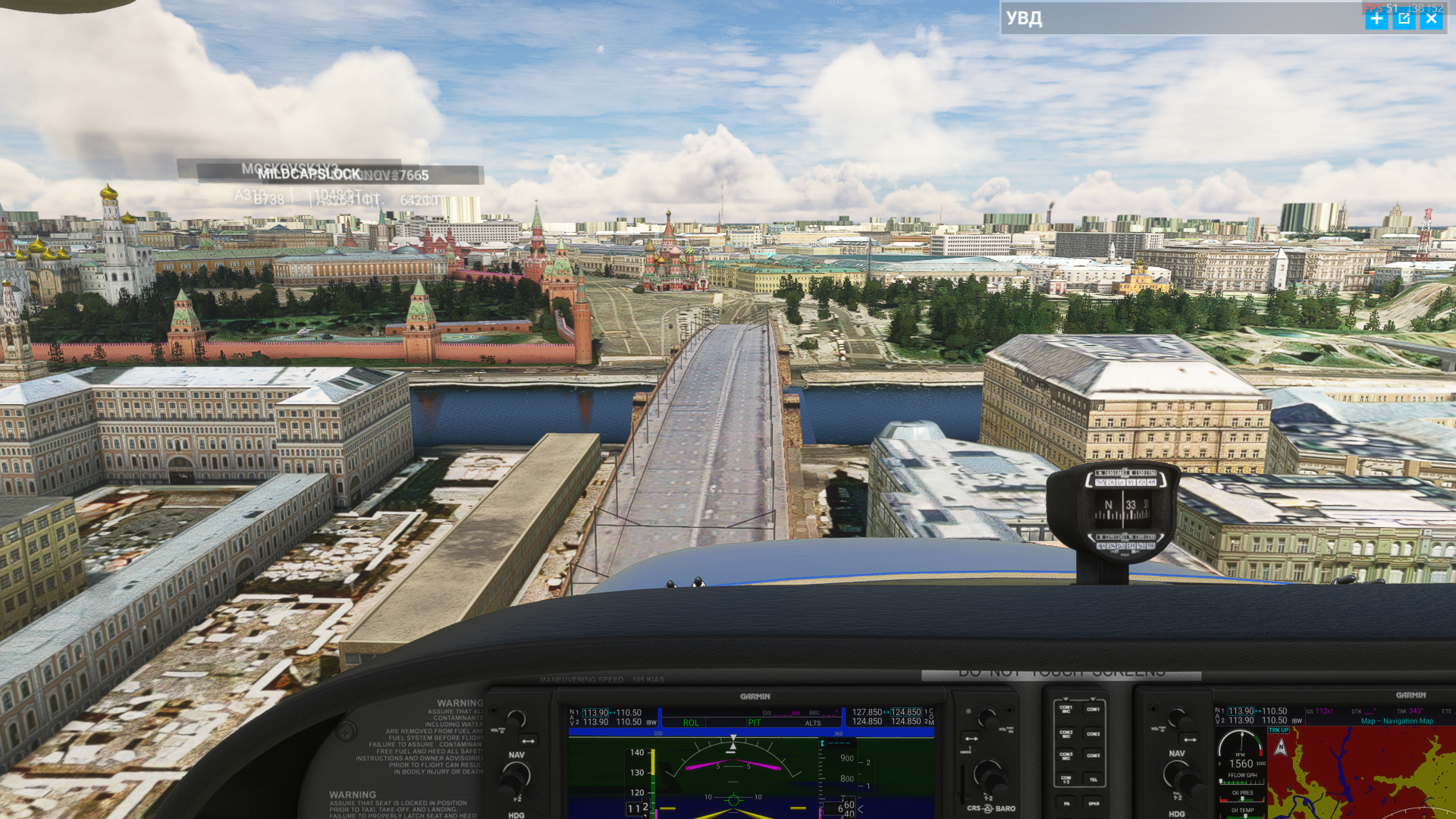The width and height of the screenshot is (1456, 819).
Task: Select COM2 MIC on the audio panel
Action: coord(1066,733)
